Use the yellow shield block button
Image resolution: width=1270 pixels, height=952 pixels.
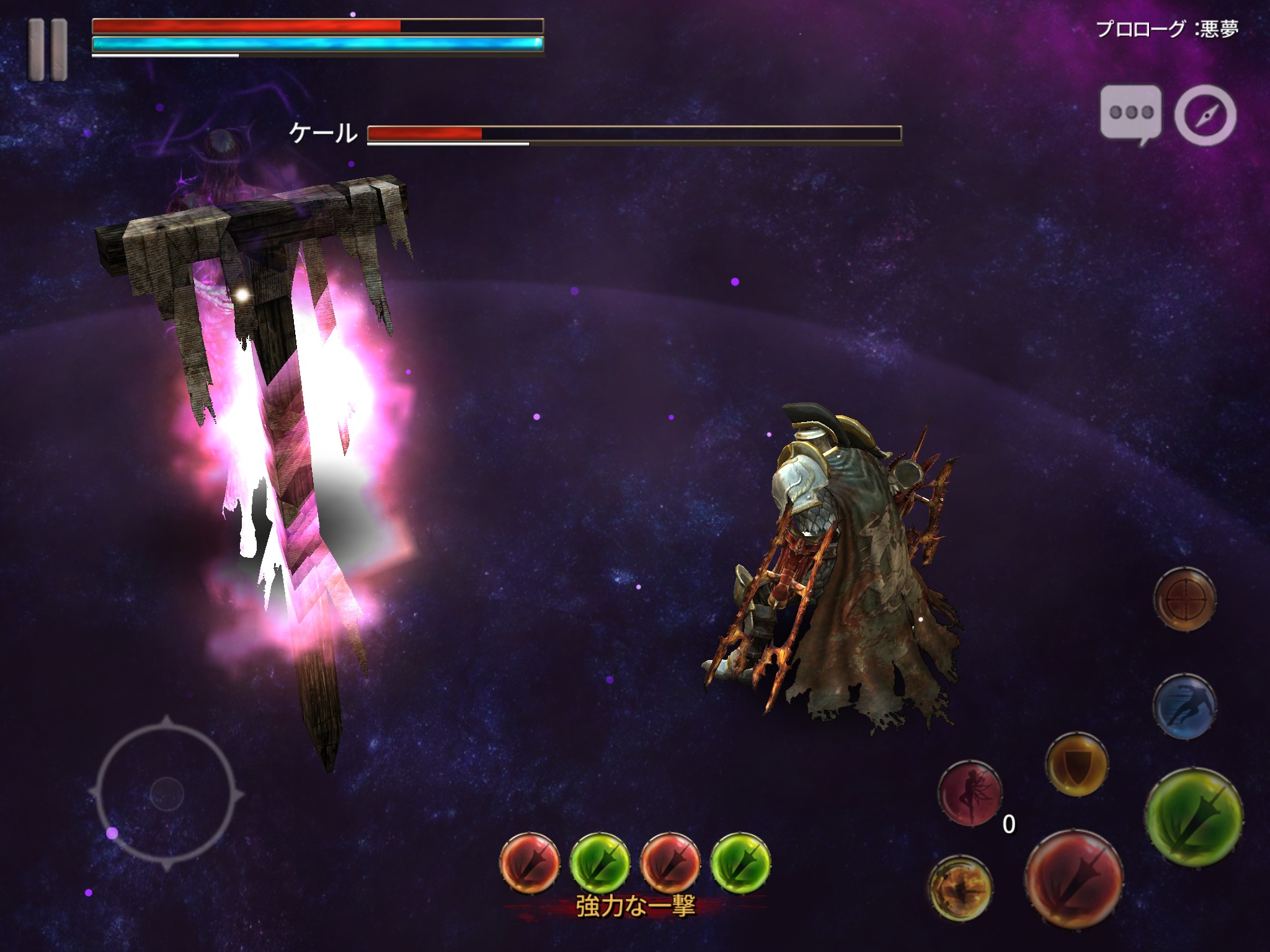tap(1077, 764)
